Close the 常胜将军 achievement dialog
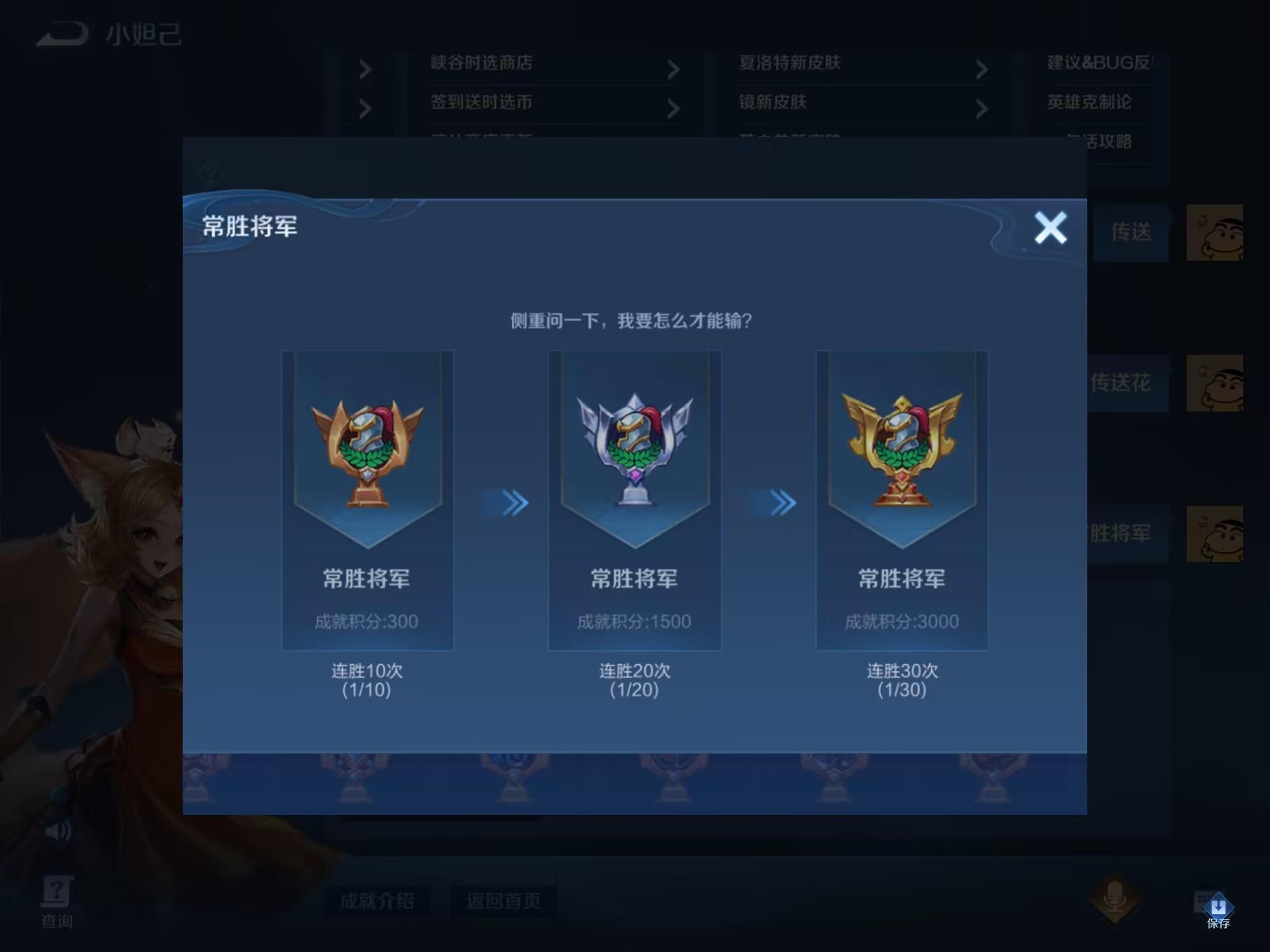 click(x=1051, y=227)
